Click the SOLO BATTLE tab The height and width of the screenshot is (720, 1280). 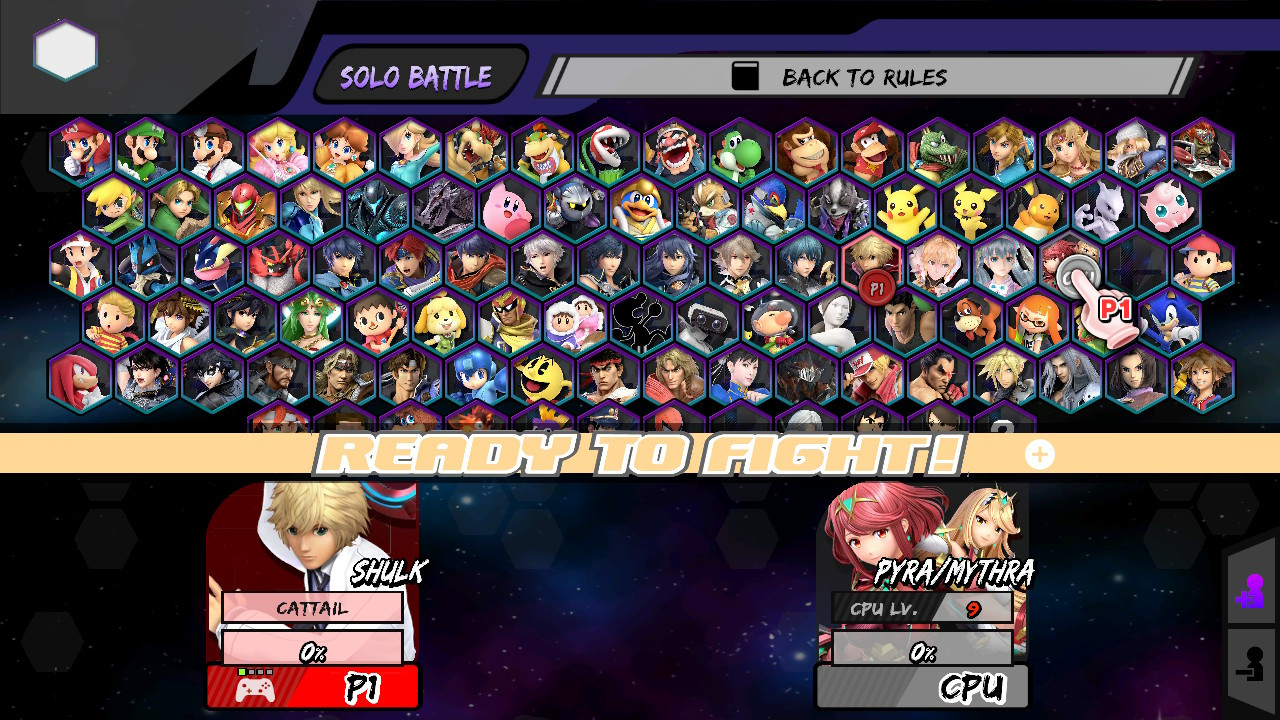(x=417, y=75)
